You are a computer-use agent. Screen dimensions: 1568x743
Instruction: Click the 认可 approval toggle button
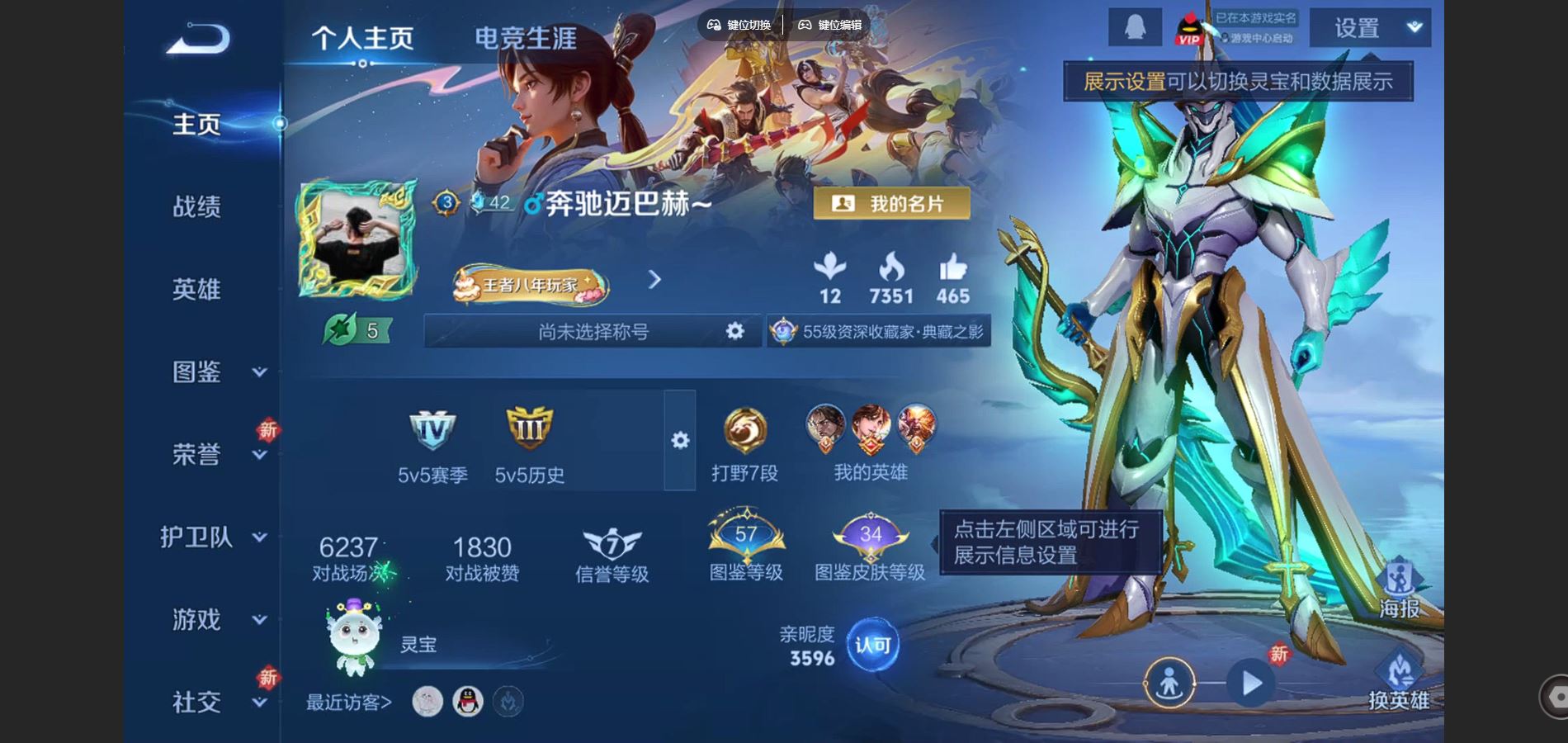point(873,646)
